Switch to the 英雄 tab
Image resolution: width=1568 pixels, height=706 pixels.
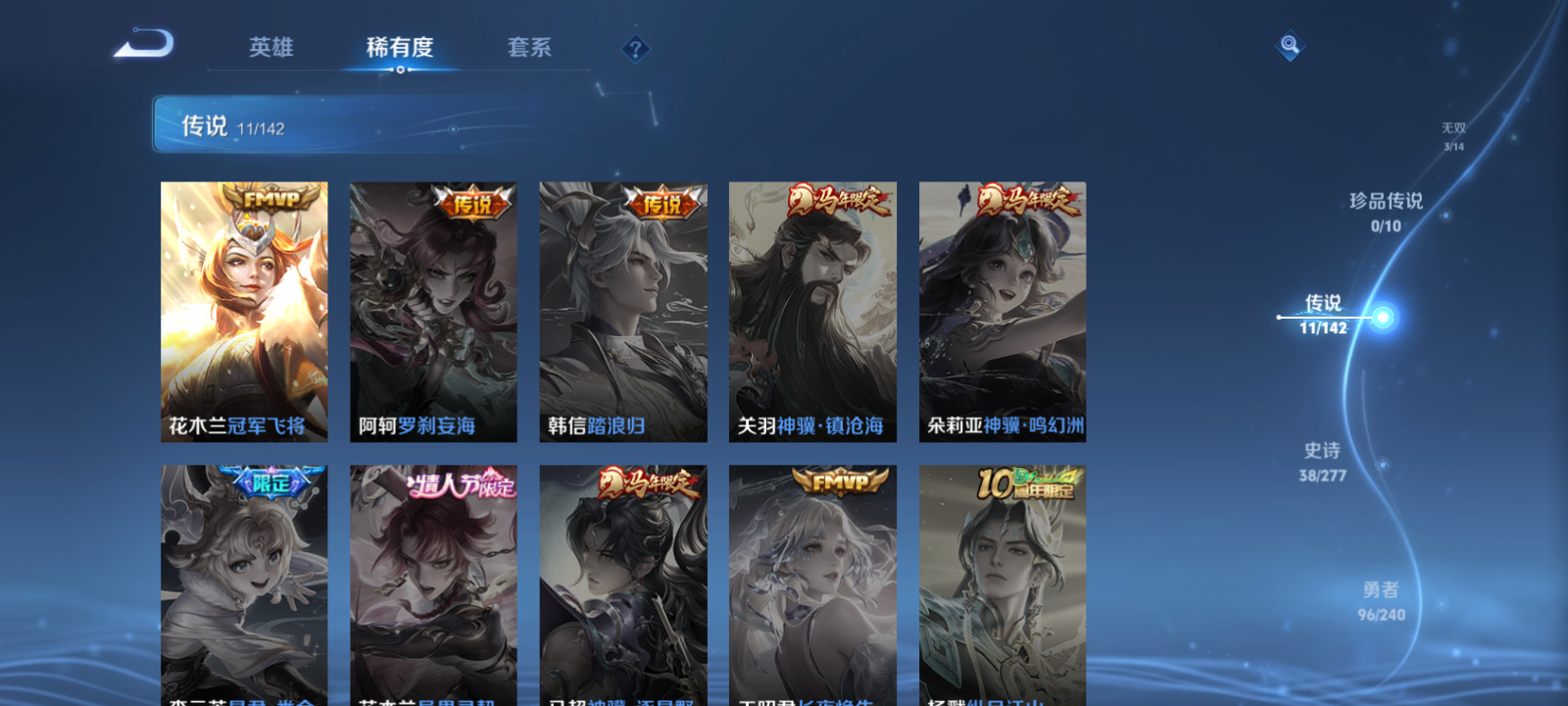coord(269,46)
